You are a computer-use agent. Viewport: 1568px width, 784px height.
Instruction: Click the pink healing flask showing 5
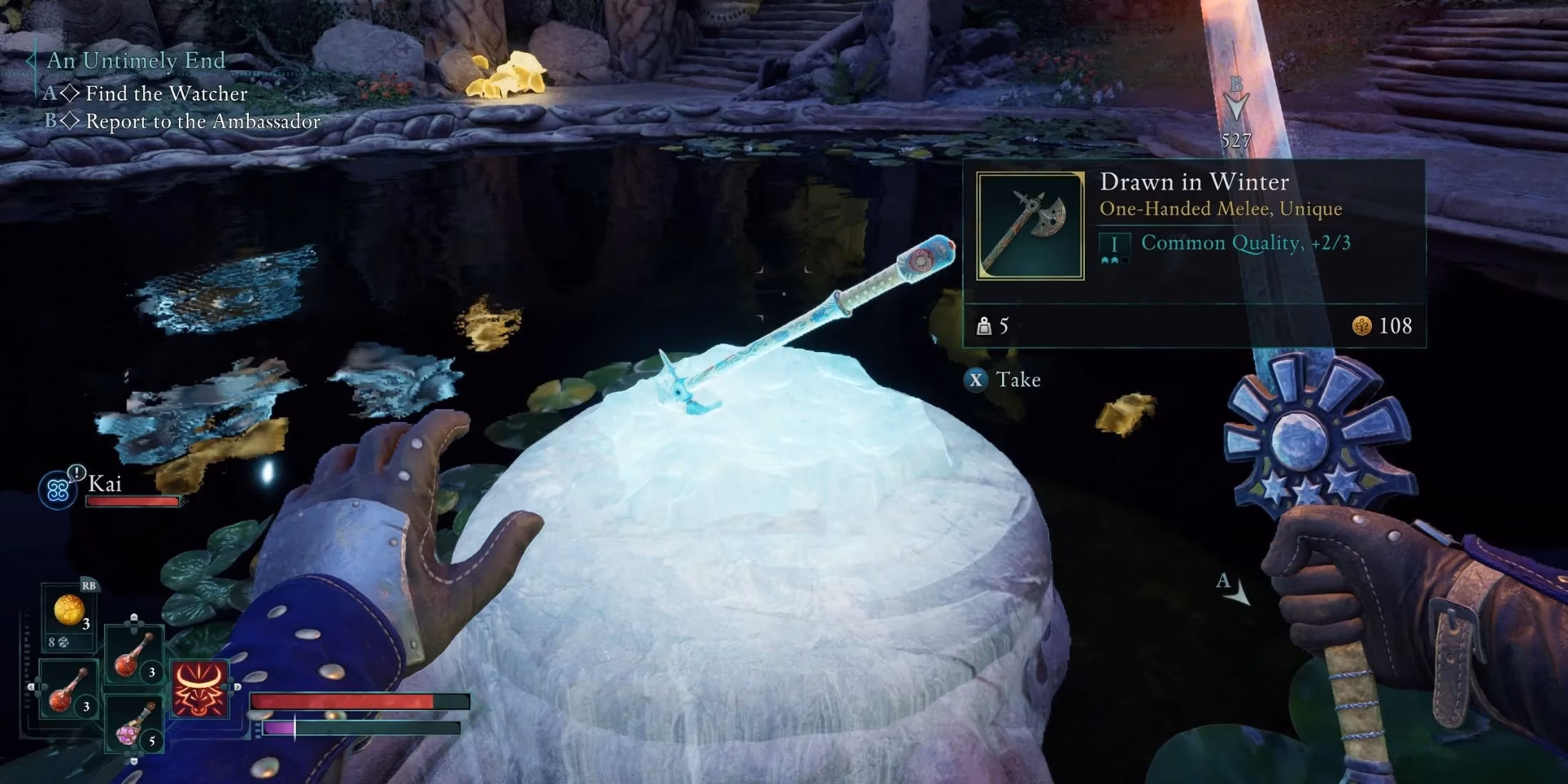coord(132,727)
